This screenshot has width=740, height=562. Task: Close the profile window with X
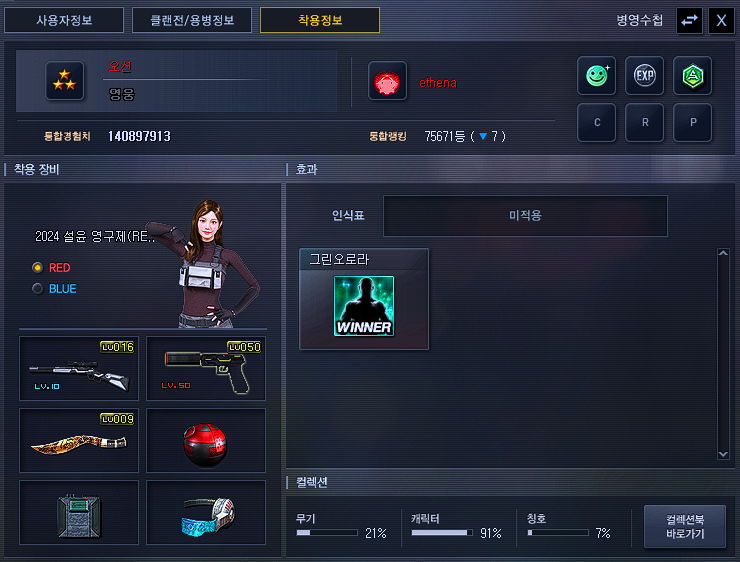721,20
